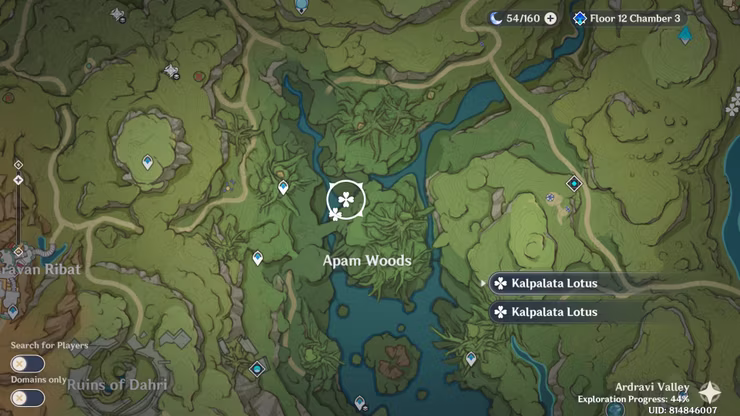Click the circled Kalpalata Lotus map pin
The height and width of the screenshot is (416, 740).
pyautogui.click(x=346, y=200)
